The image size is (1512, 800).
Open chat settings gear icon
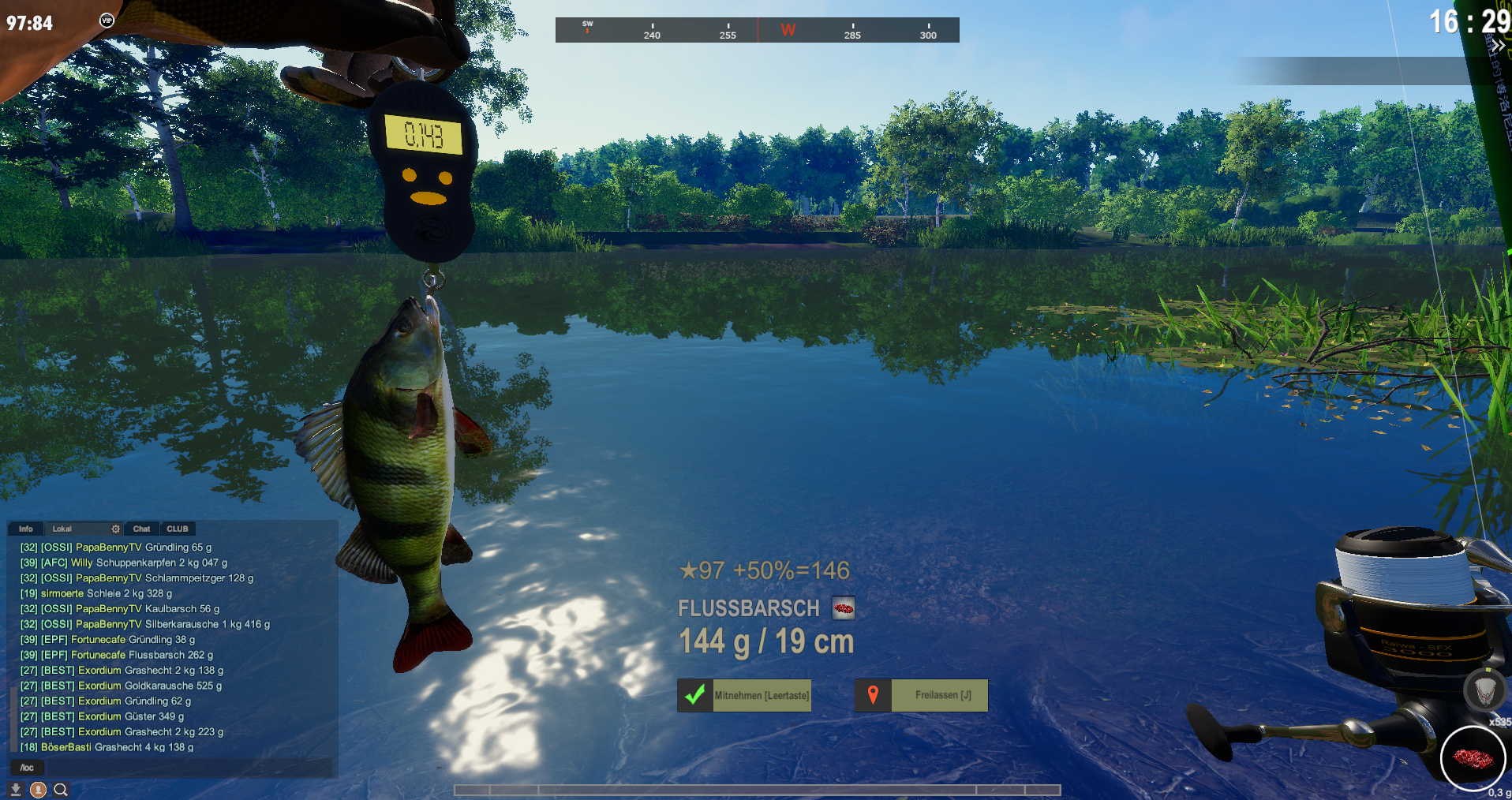point(116,529)
